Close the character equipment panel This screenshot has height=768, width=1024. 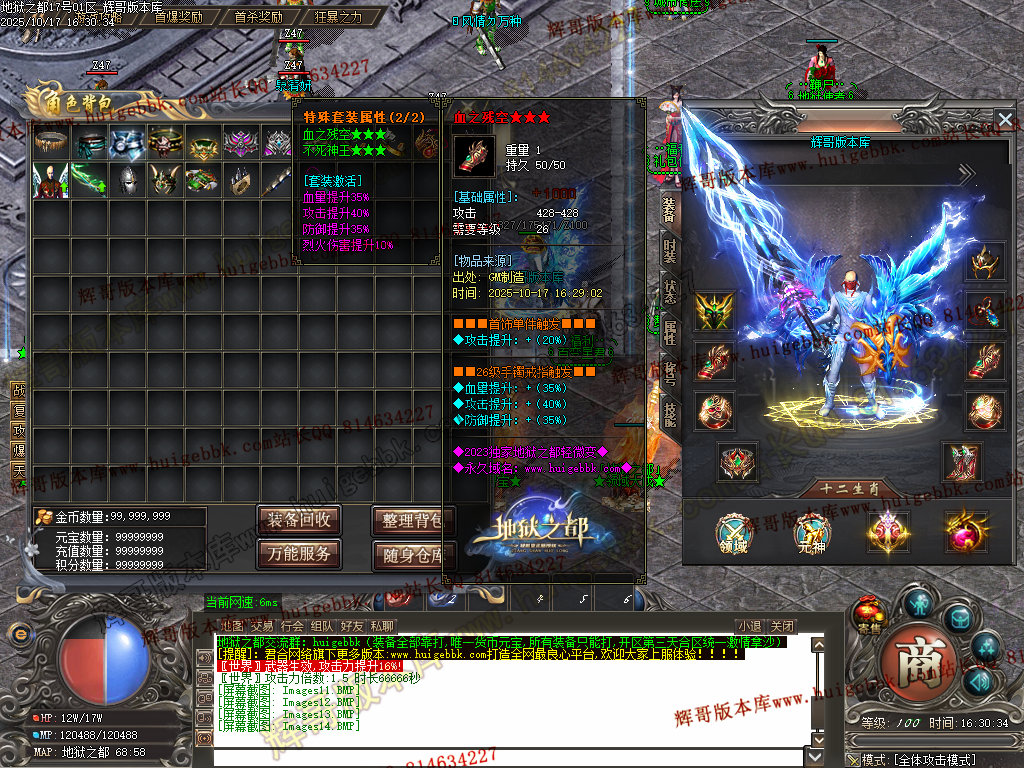1005,120
